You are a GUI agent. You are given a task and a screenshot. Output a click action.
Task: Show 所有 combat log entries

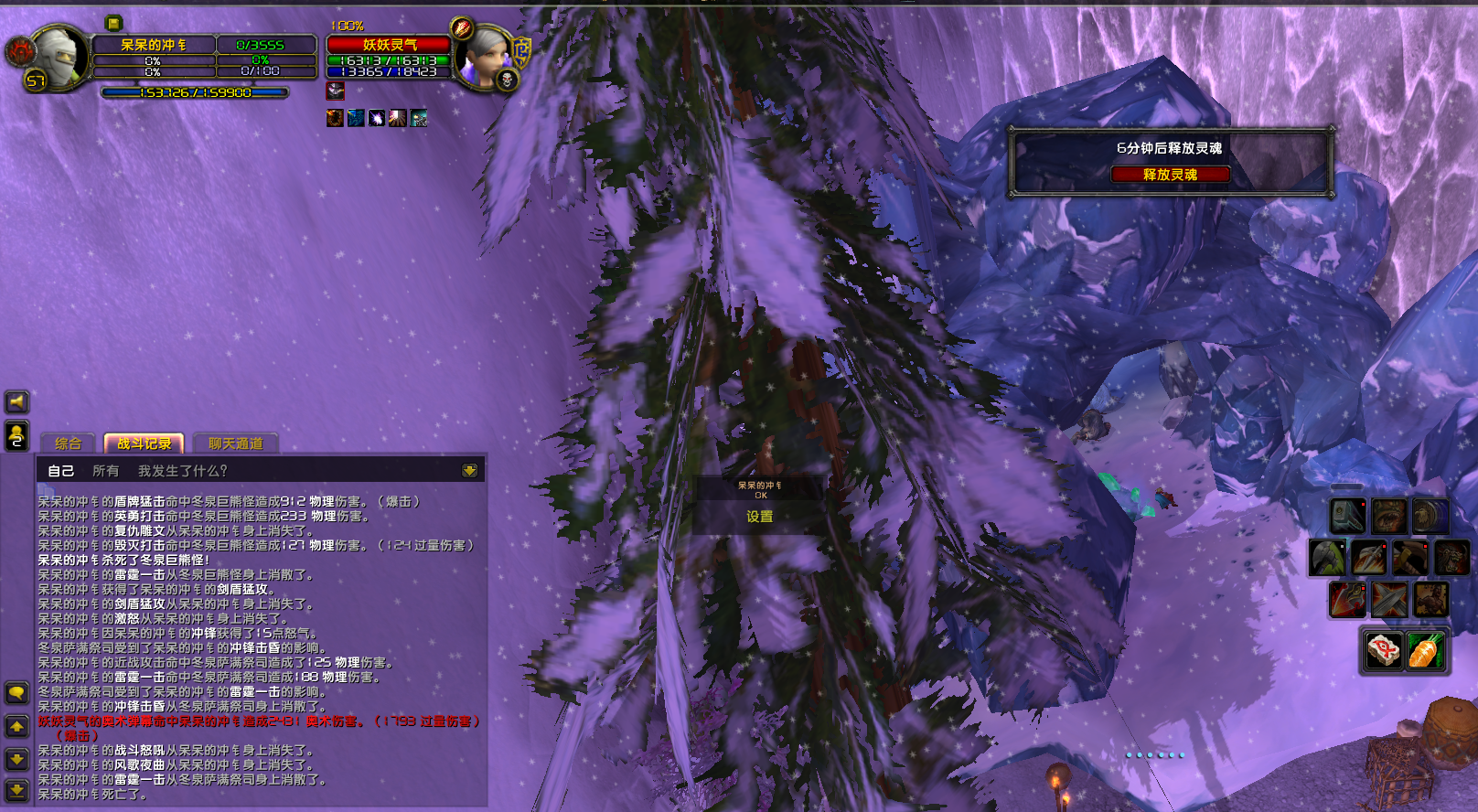105,471
